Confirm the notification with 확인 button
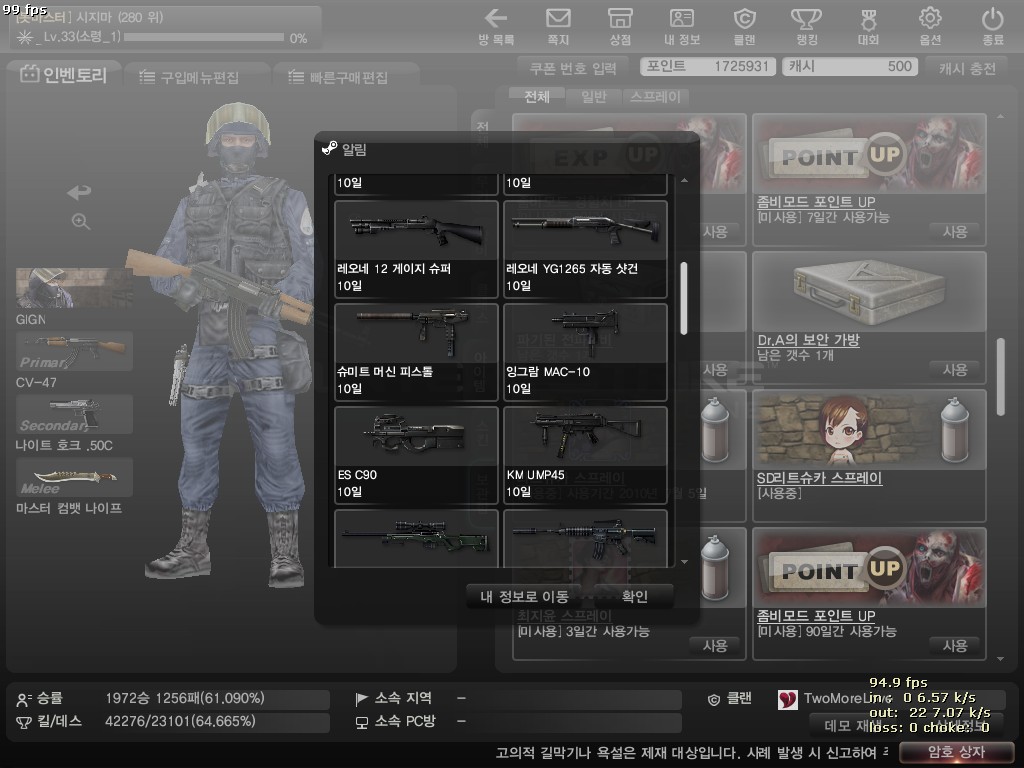1024x768 pixels. pos(634,597)
